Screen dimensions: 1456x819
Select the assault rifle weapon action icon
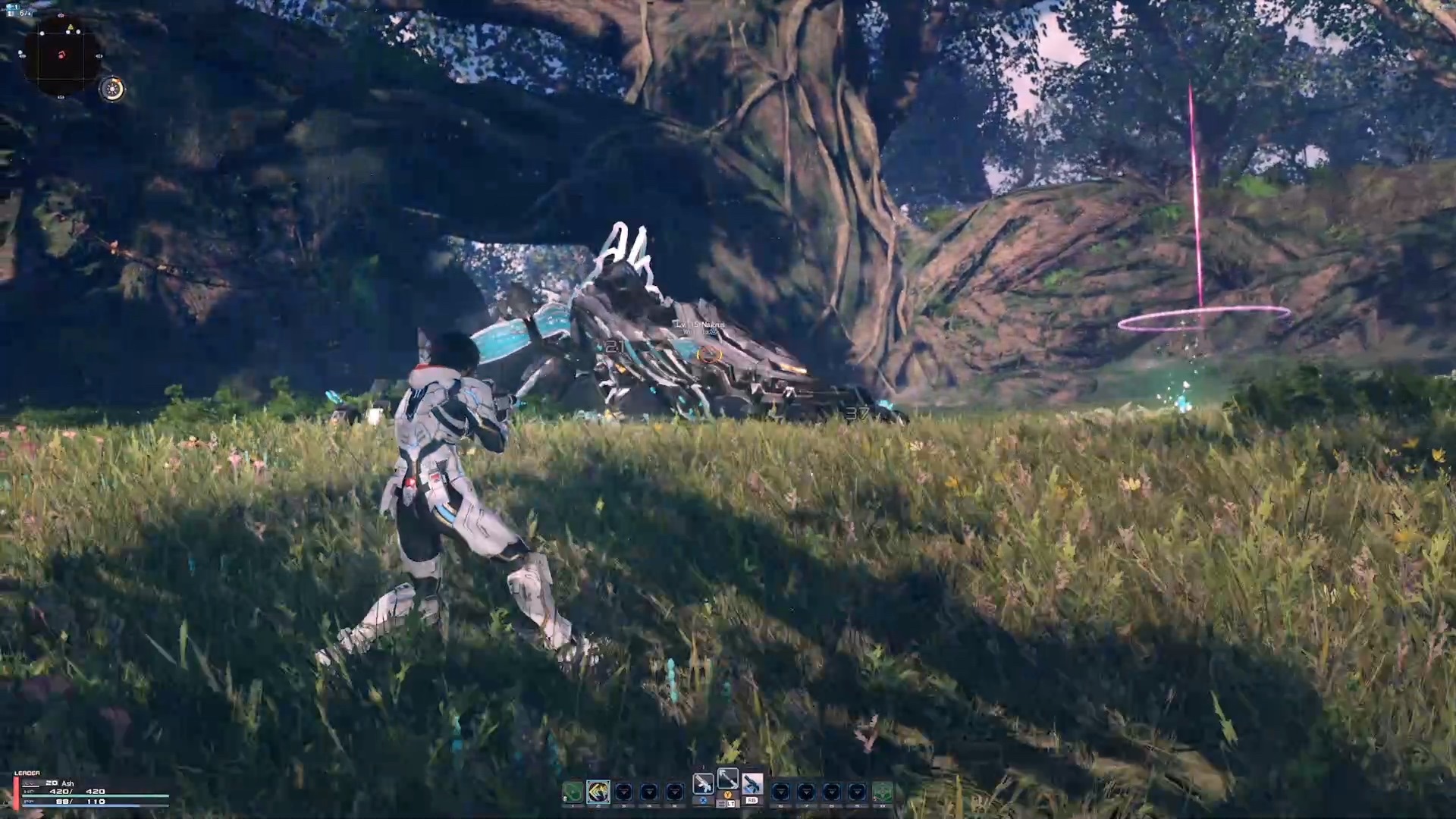pos(703,783)
